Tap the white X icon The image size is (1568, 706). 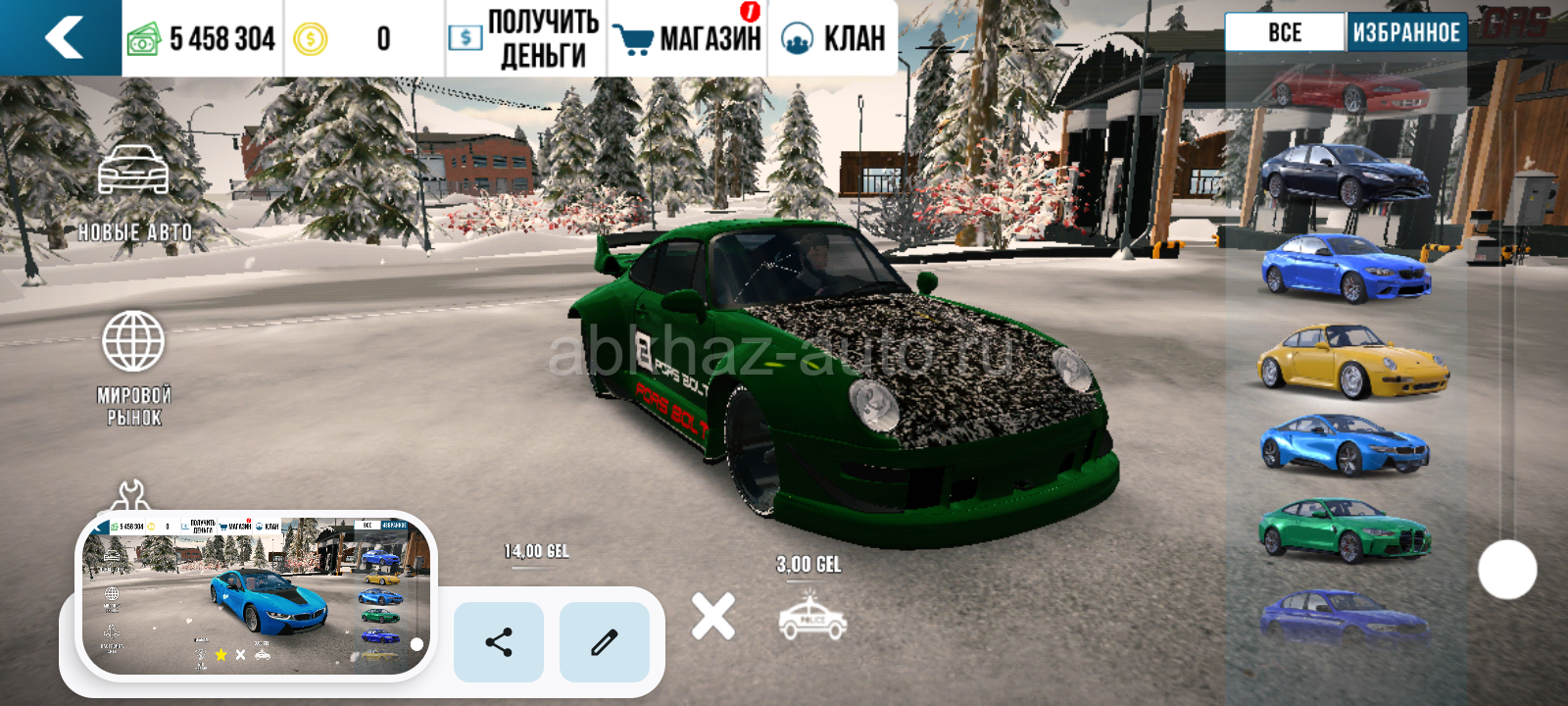[x=712, y=617]
